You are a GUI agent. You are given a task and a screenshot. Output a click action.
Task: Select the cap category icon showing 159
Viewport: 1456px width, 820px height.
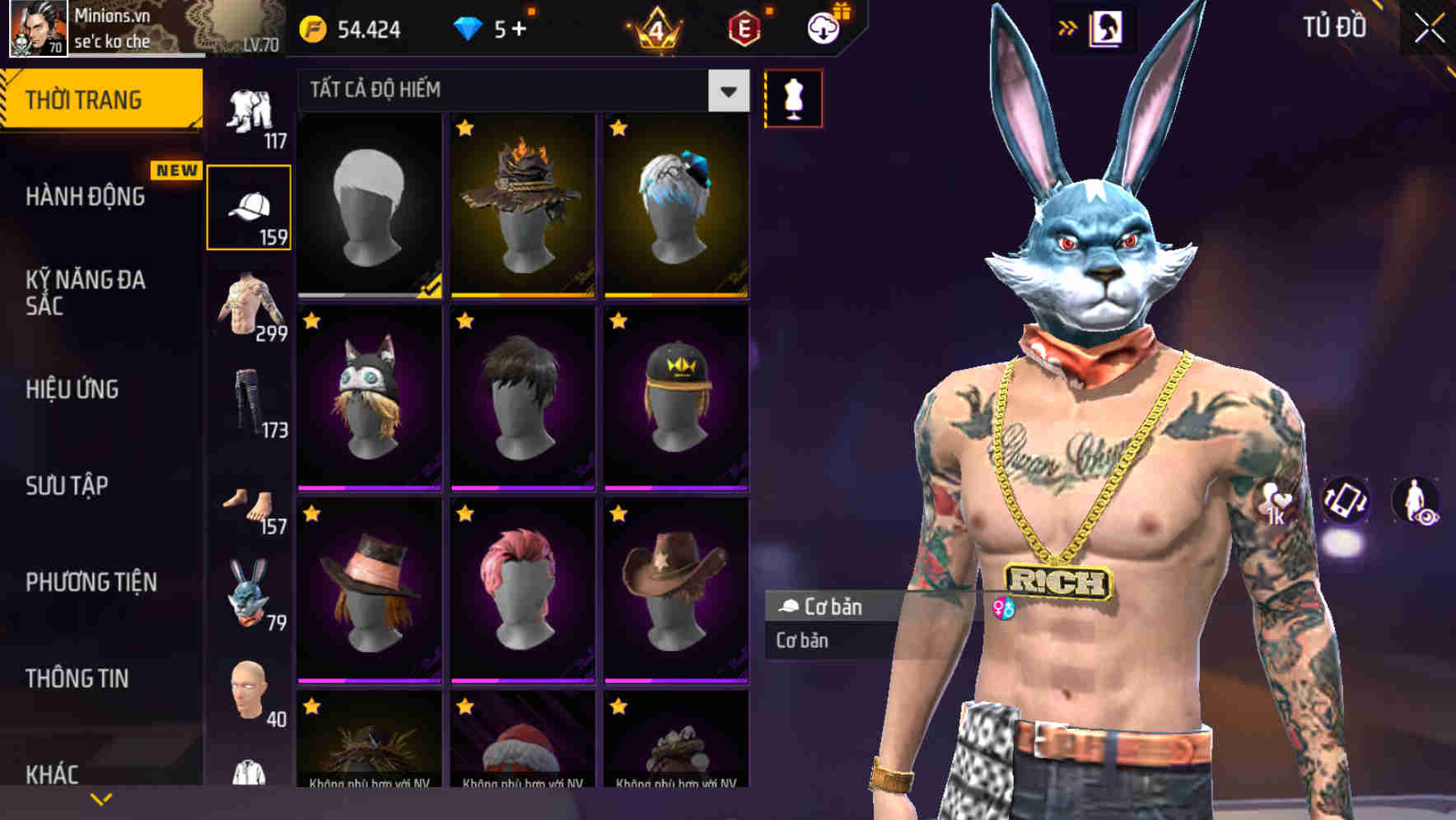(249, 206)
